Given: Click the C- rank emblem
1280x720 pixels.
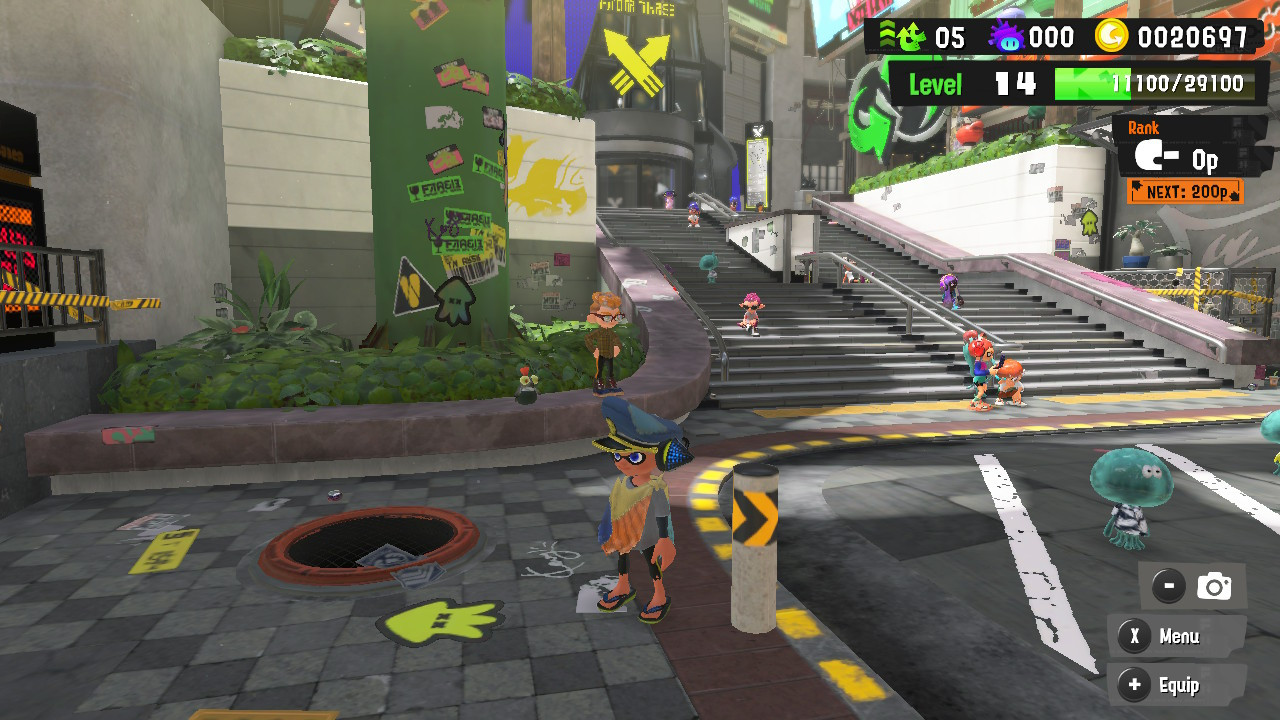Looking at the screenshot, I should [x=1155, y=157].
